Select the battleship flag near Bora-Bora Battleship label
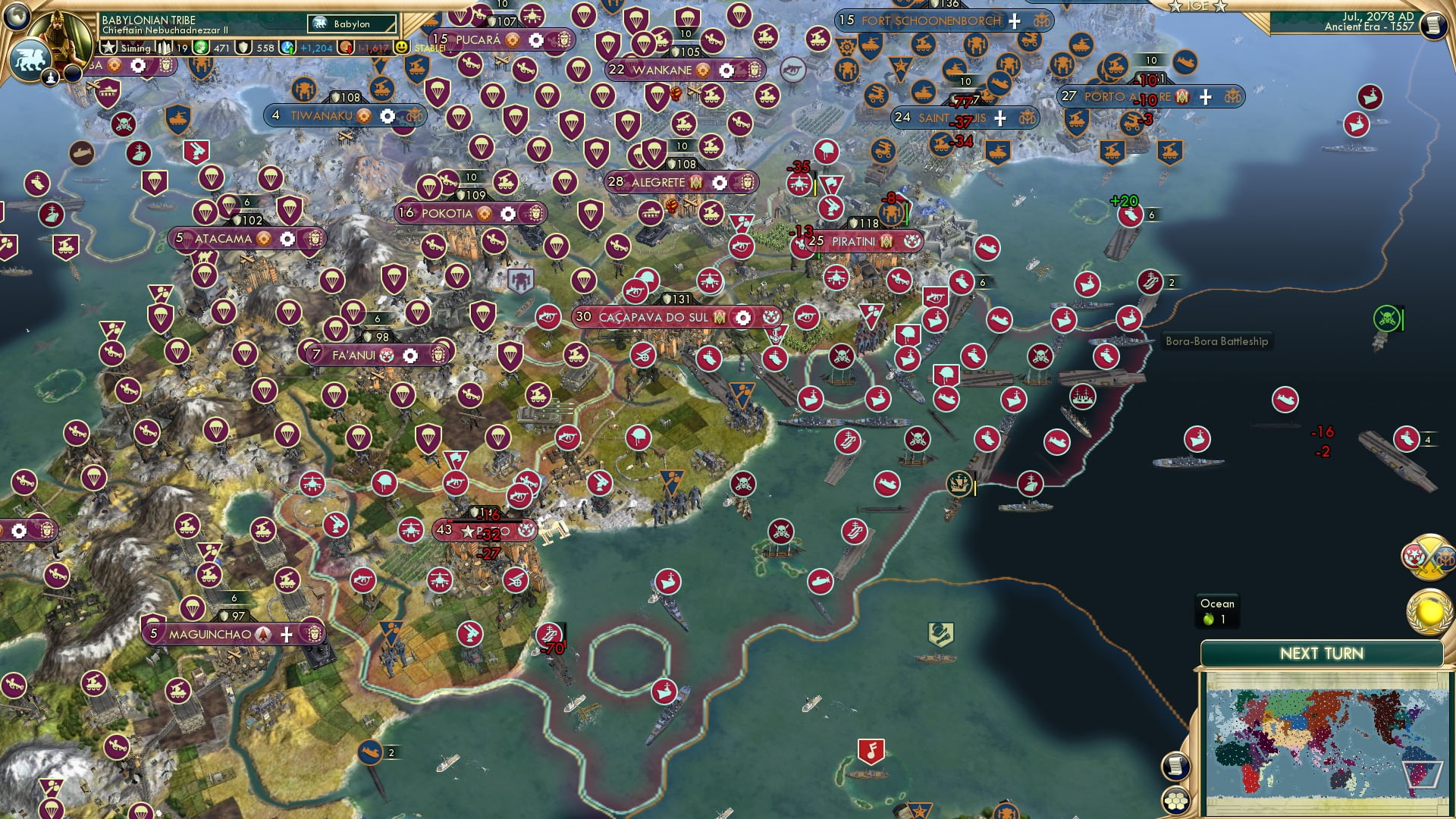Screen dimensions: 1456x819 click(1106, 356)
